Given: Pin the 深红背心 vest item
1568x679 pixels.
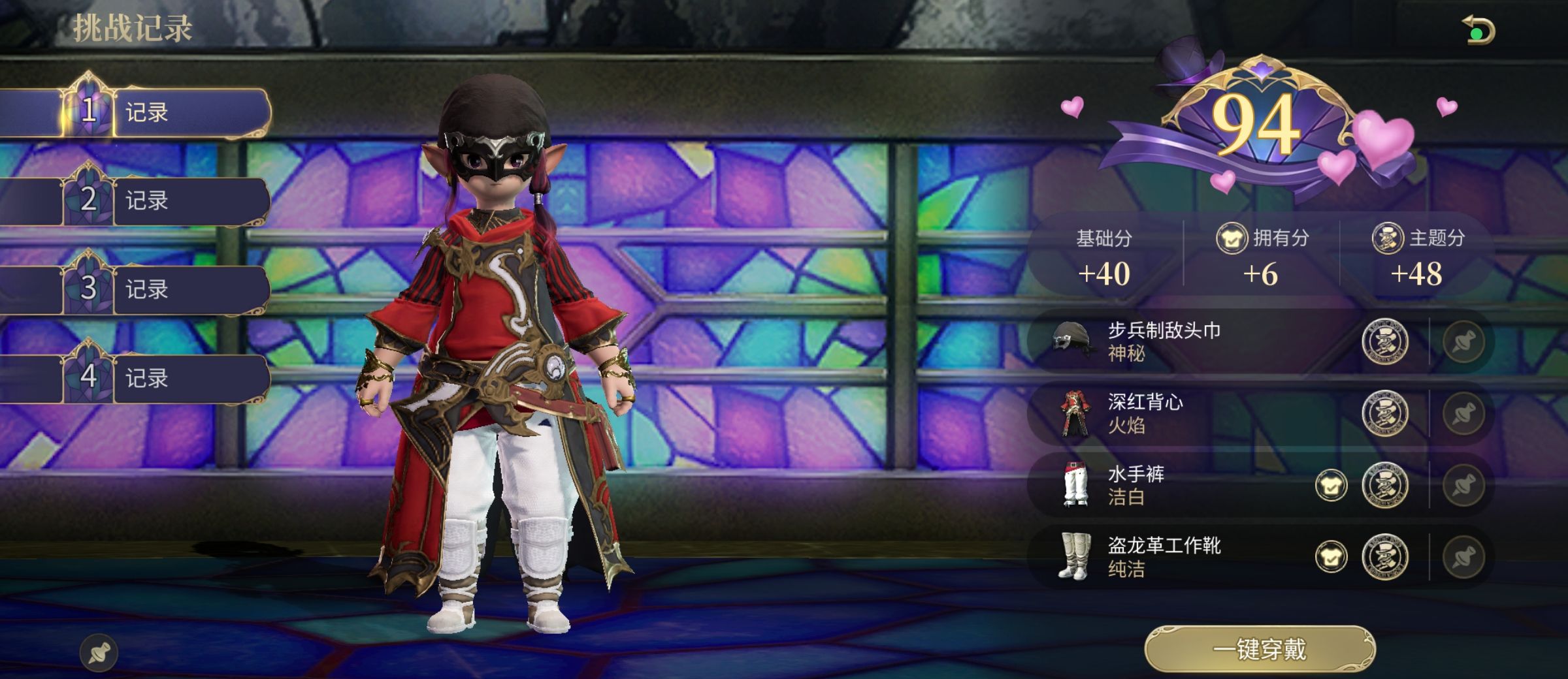Looking at the screenshot, I should coord(1463,413).
